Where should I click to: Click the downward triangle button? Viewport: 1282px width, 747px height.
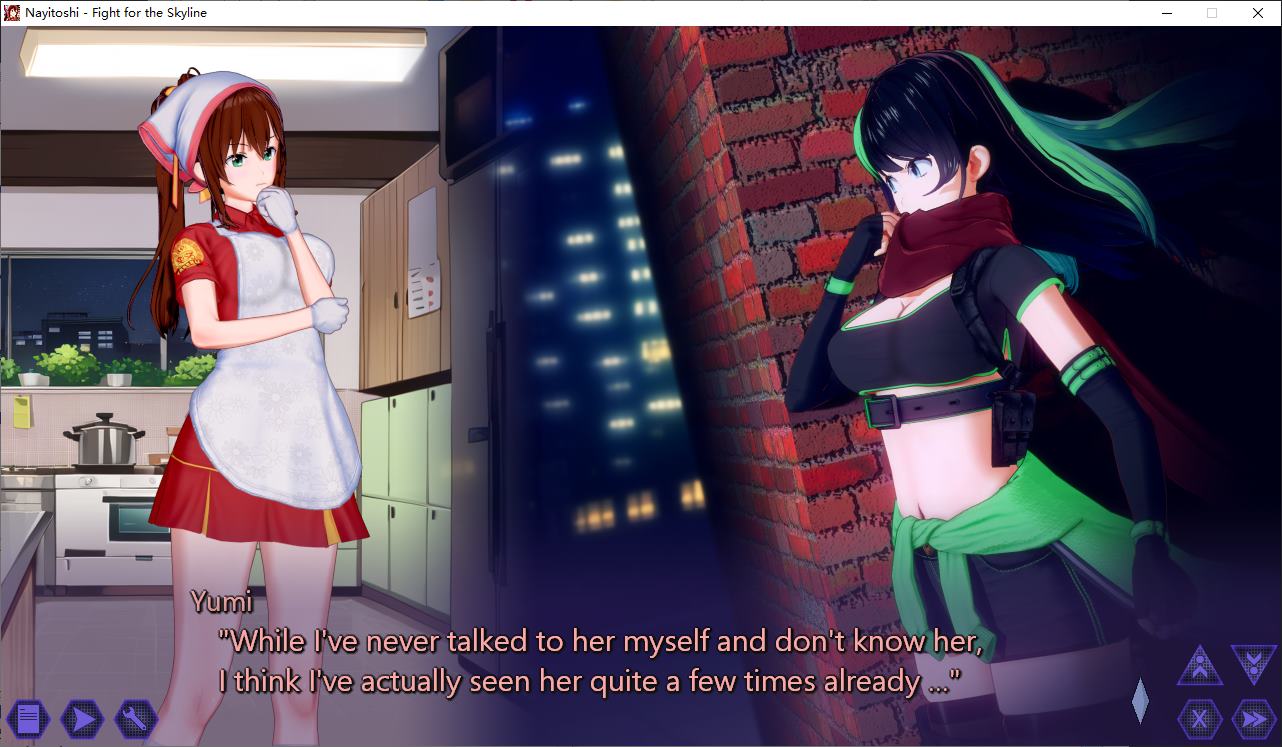pyautogui.click(x=1253, y=664)
